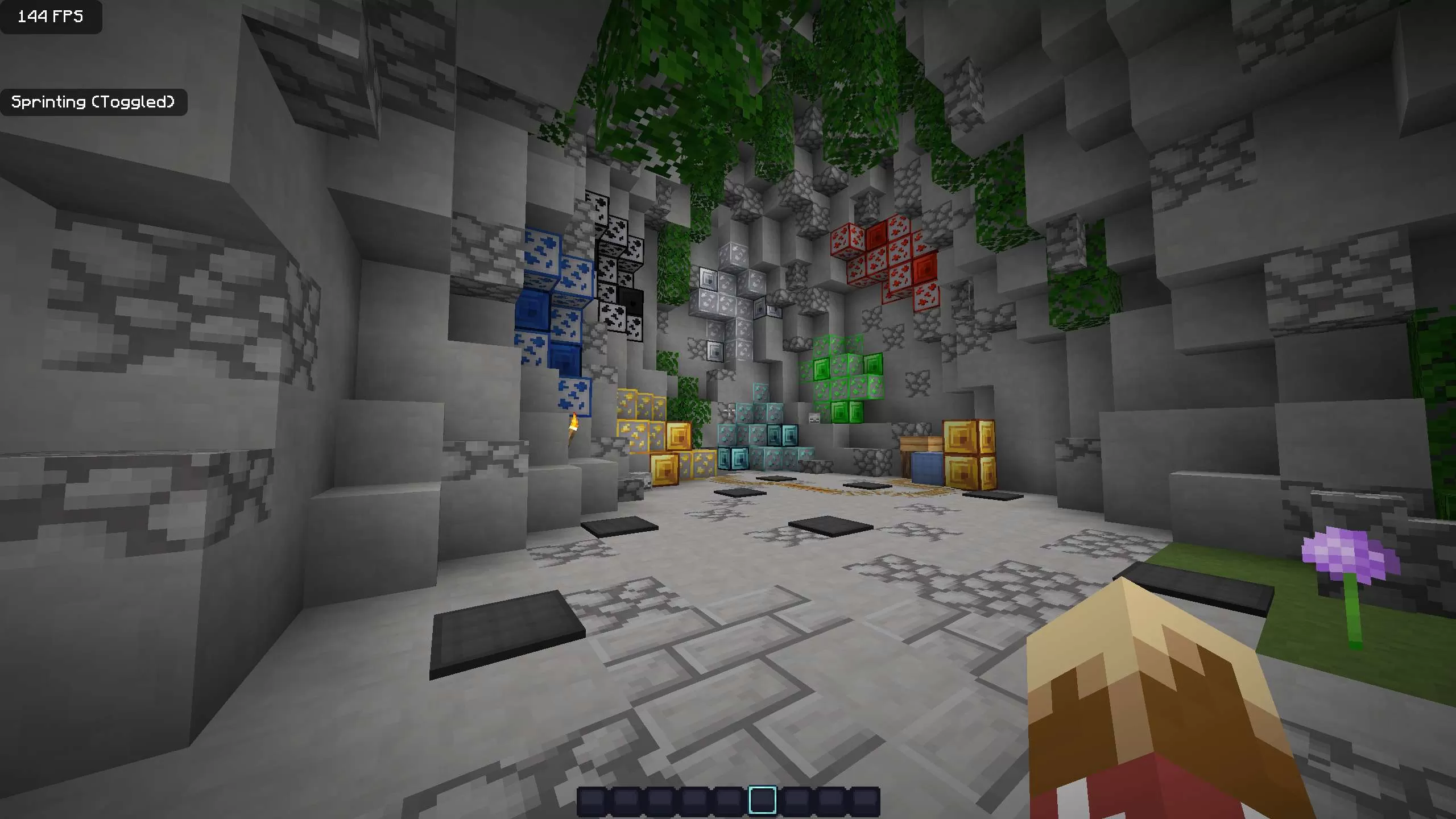Toggle the Sprinting (Toggled) indicator
This screenshot has width=1456, height=819.
coord(94,102)
